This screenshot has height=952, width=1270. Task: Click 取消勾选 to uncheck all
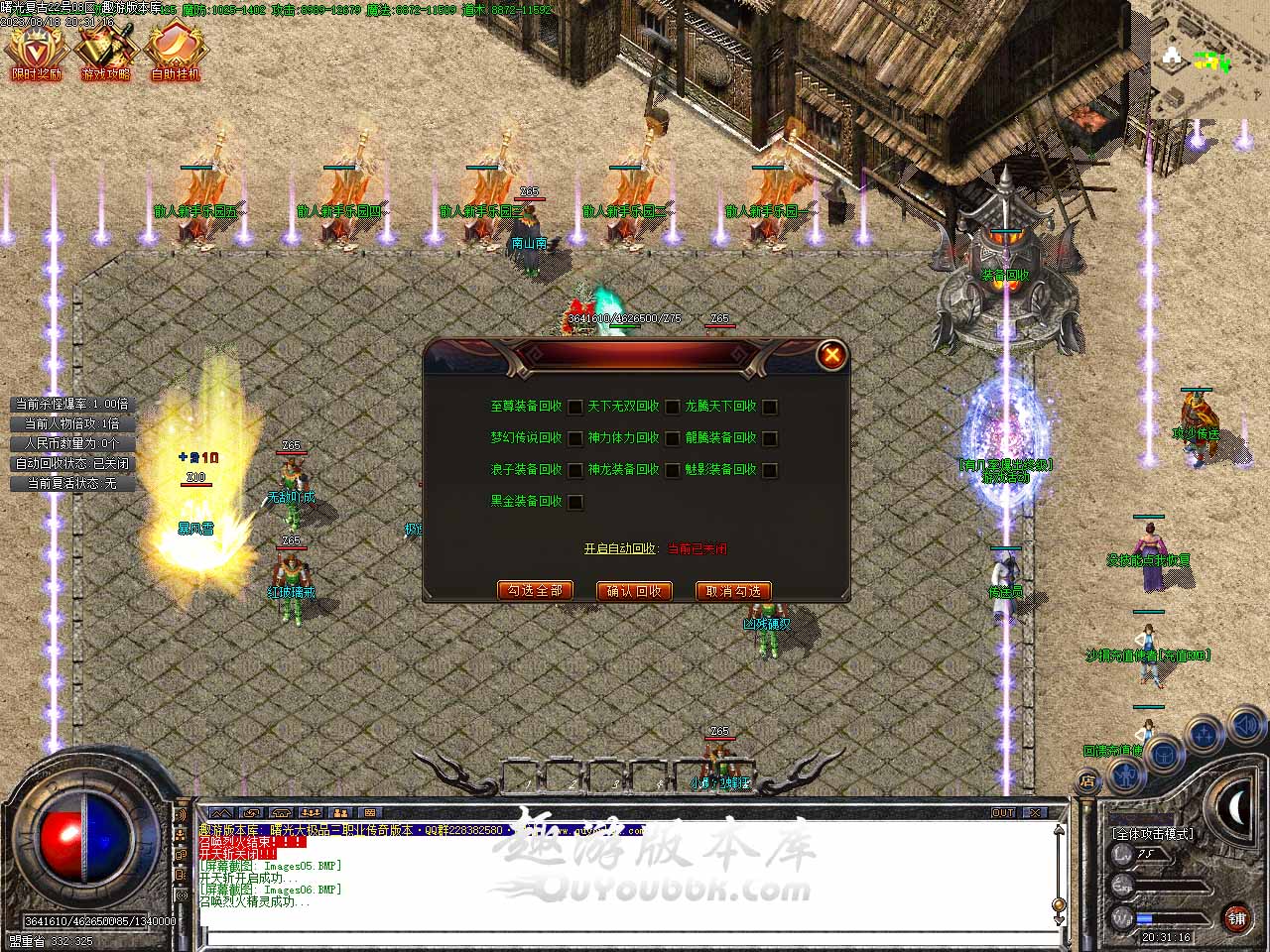pos(733,591)
